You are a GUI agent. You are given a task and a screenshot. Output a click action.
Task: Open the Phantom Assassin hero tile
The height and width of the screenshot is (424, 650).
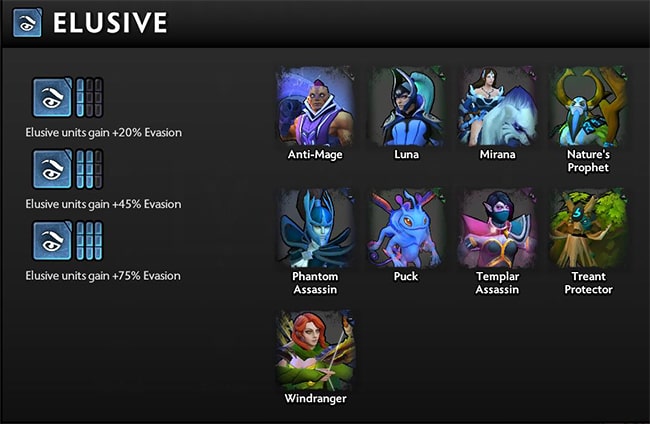click(315, 227)
